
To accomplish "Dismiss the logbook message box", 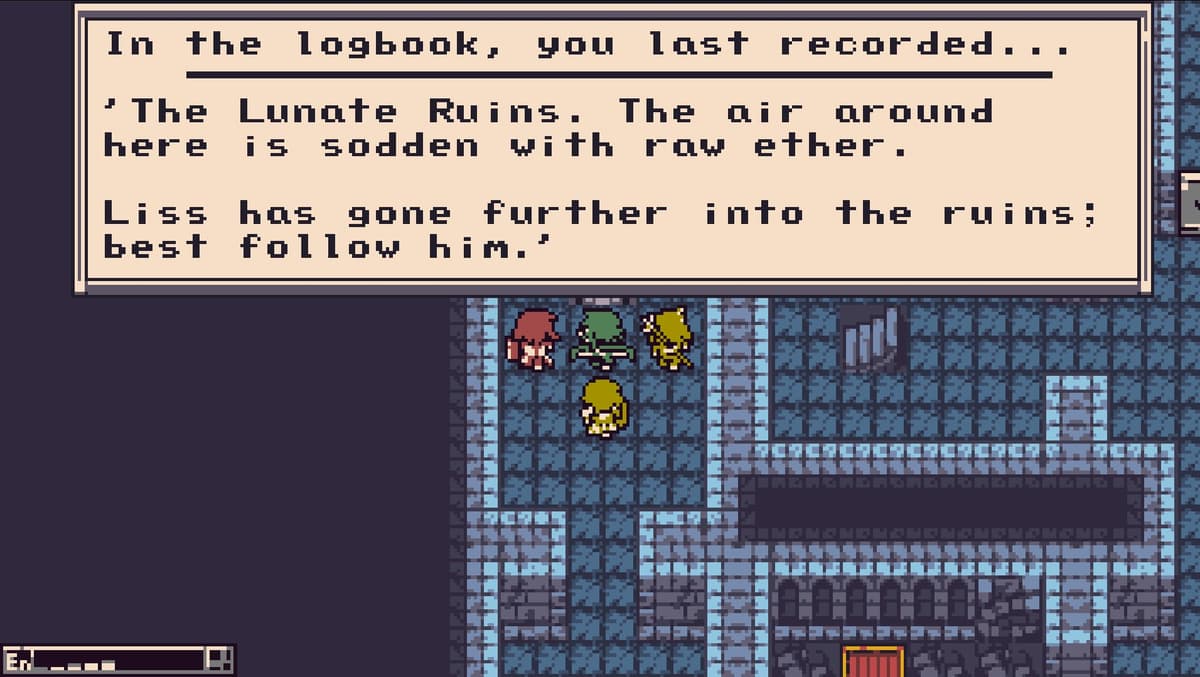I will [612, 150].
